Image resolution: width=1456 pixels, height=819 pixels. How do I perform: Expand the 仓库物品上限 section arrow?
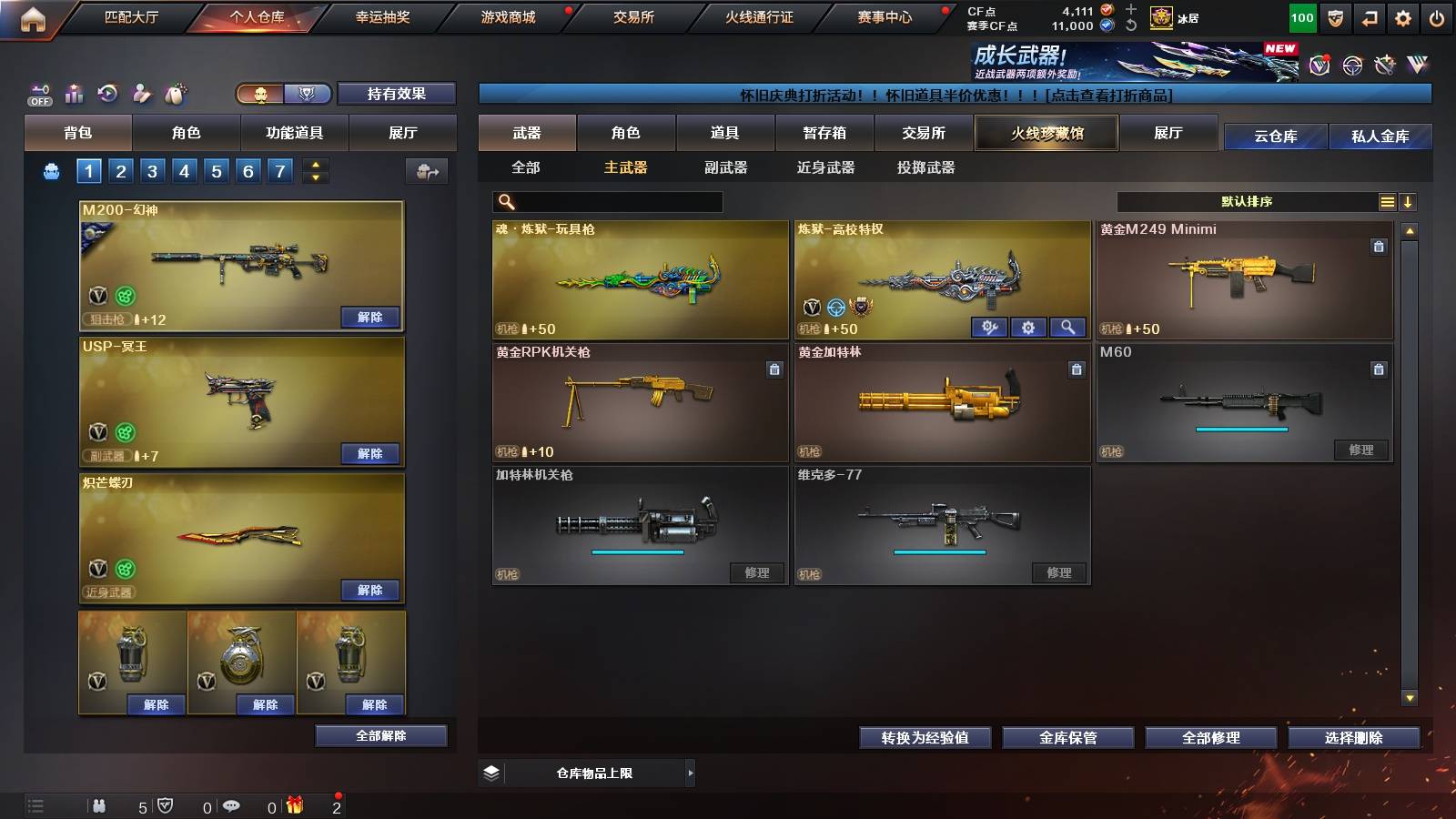[692, 773]
